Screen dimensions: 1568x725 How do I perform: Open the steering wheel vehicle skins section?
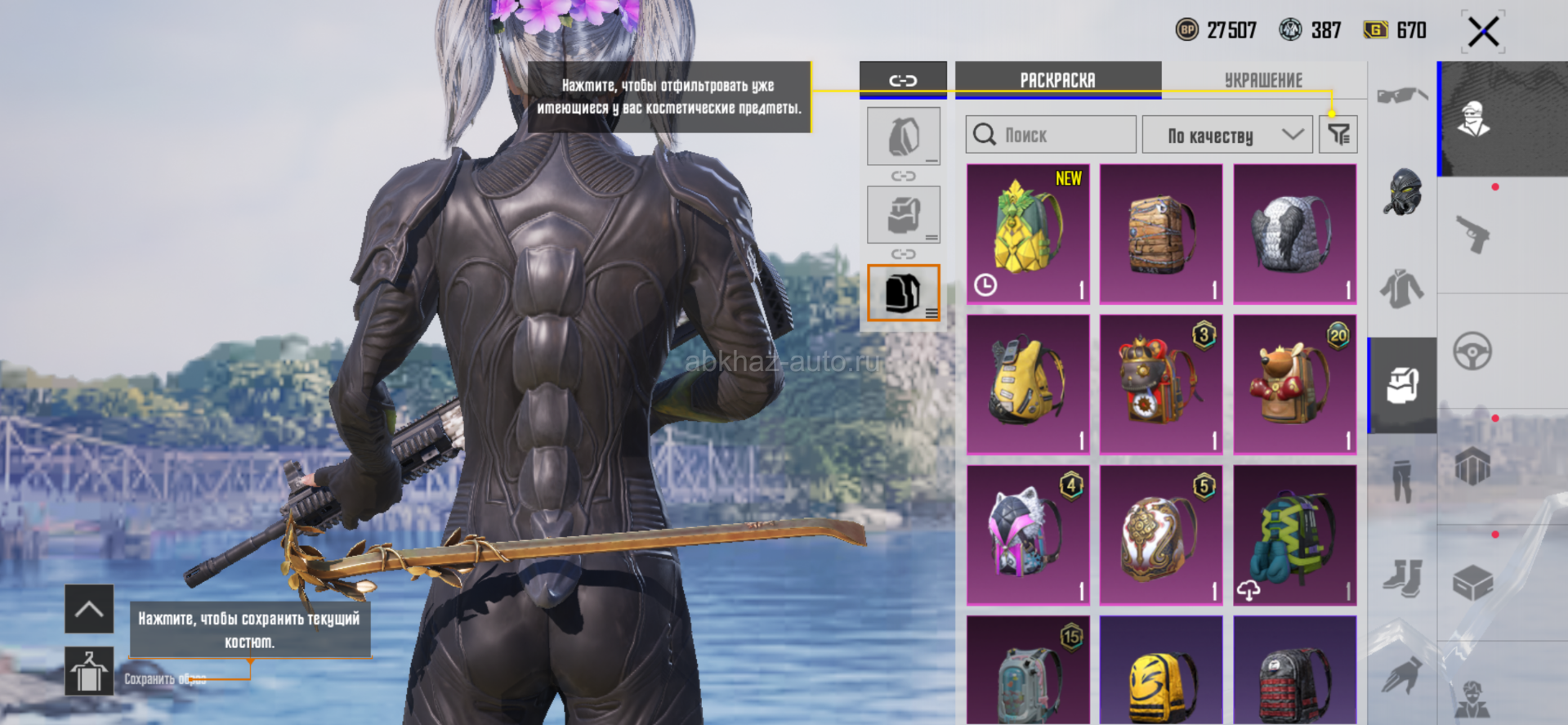click(1472, 352)
